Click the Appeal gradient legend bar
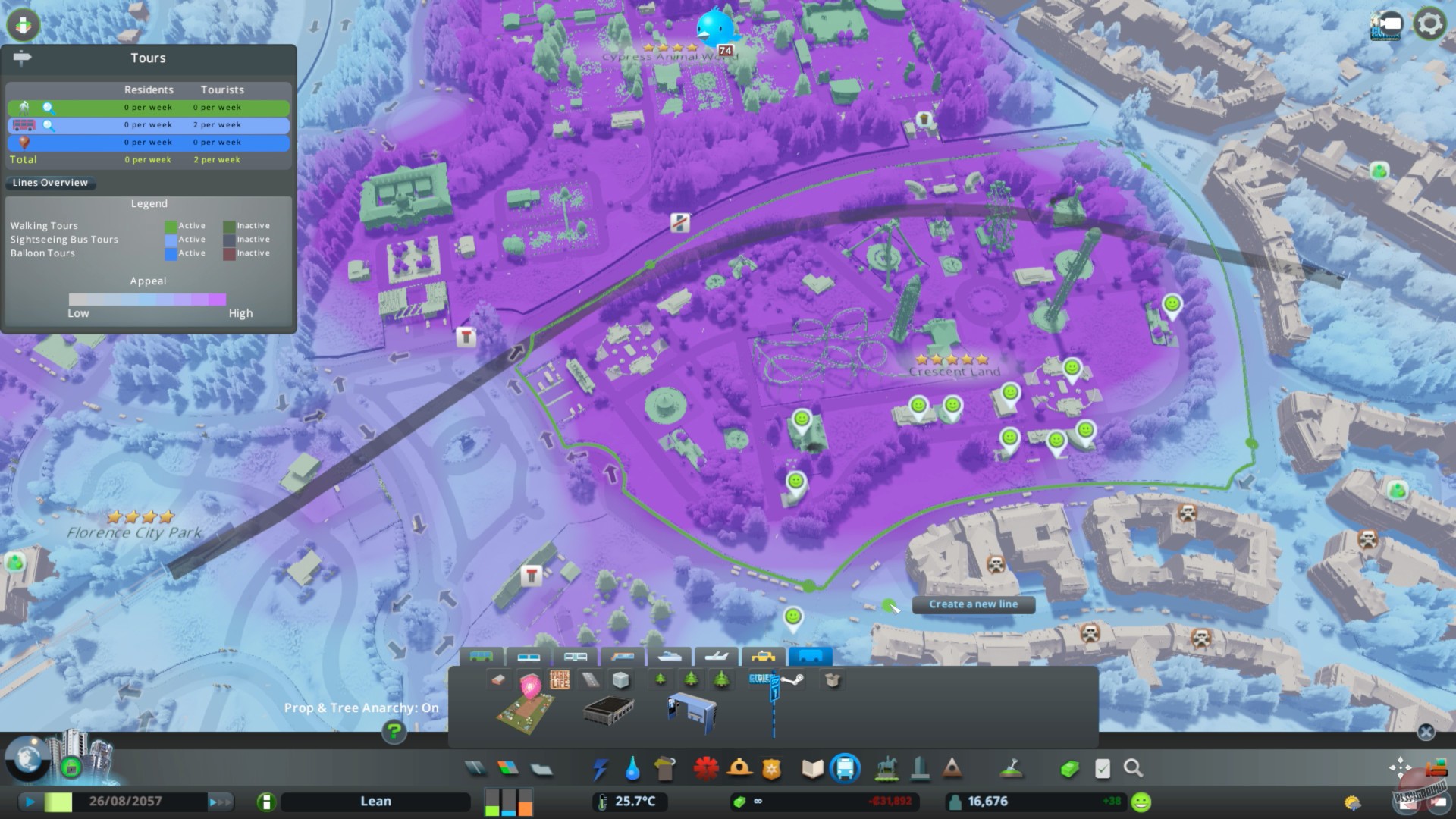The width and height of the screenshot is (1456, 819). tap(148, 300)
